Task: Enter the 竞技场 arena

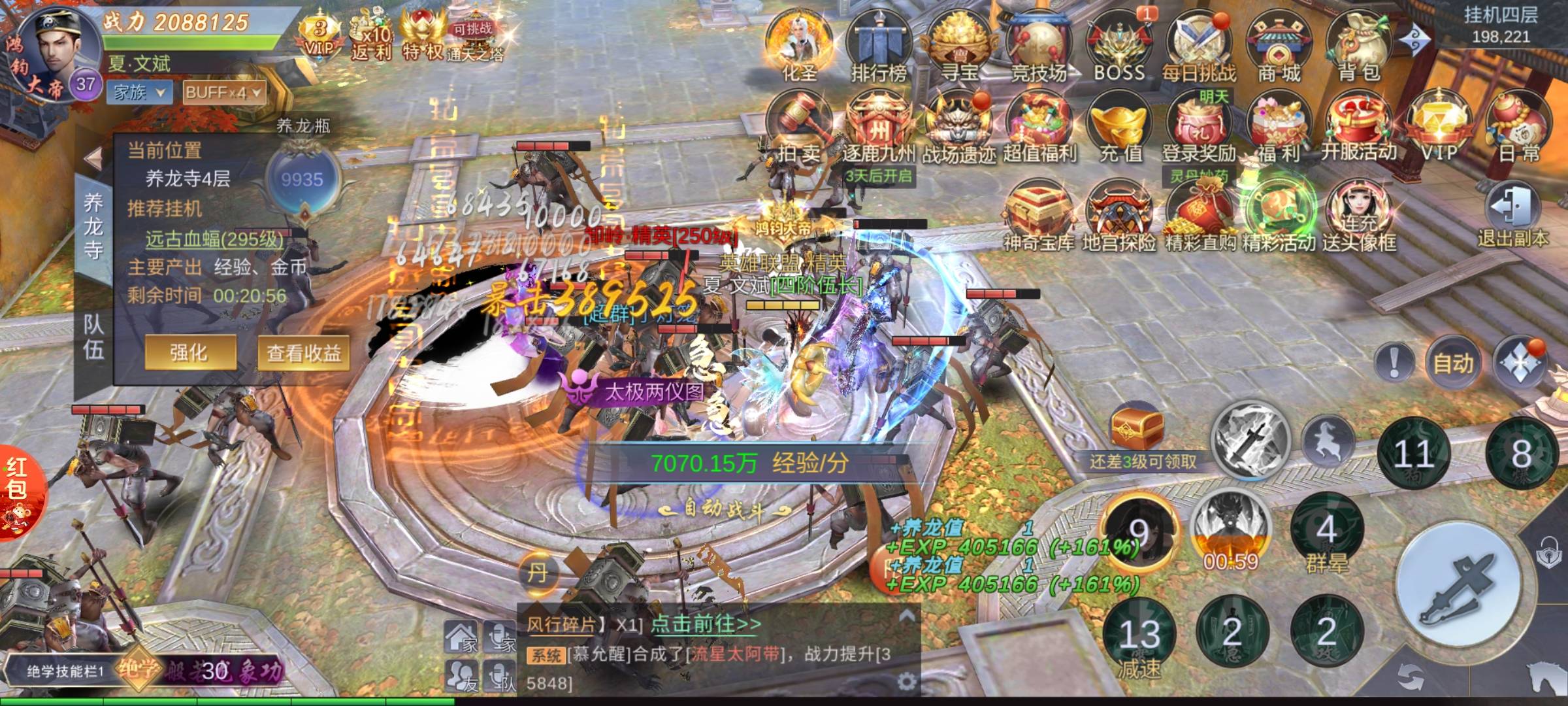Action: pos(1039,46)
